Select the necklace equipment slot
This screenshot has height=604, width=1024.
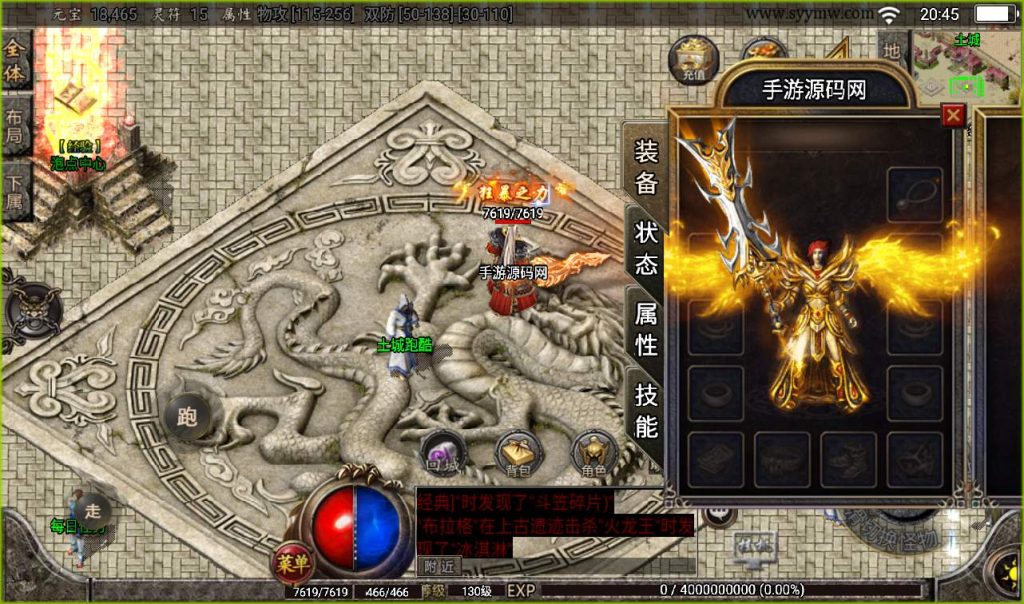[914, 192]
